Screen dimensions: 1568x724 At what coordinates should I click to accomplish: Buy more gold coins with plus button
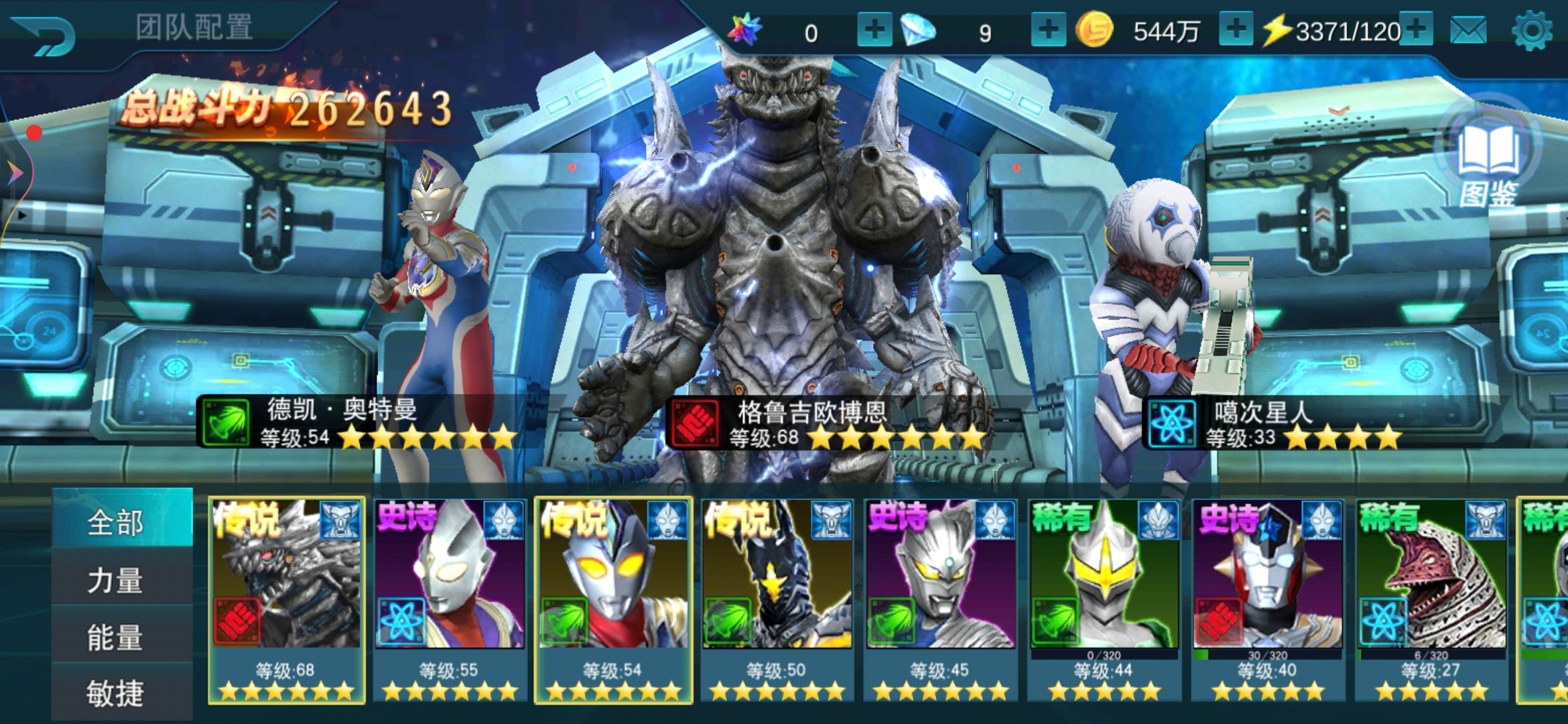click(x=1236, y=31)
